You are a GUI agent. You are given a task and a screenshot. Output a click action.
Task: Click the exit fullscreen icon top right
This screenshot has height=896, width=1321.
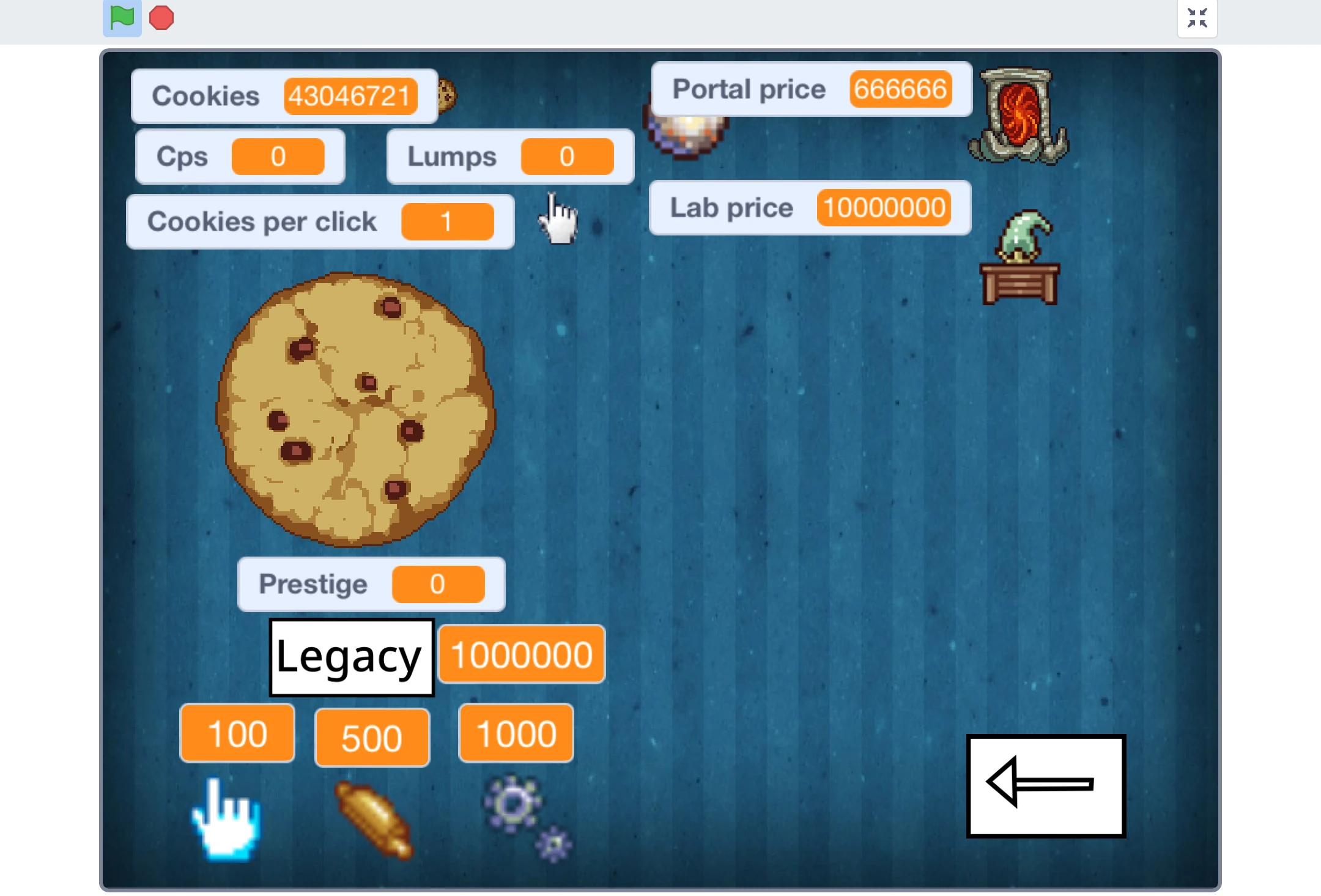point(1197,18)
